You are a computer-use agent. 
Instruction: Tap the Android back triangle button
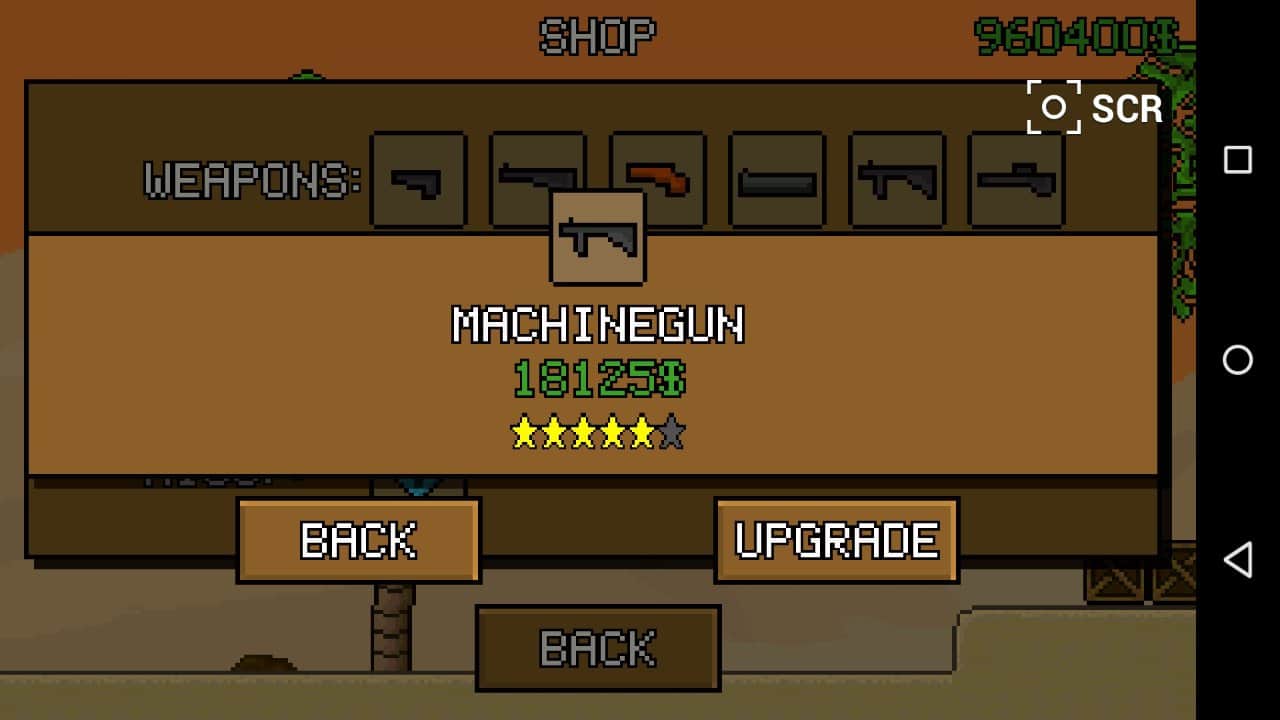(1238, 560)
